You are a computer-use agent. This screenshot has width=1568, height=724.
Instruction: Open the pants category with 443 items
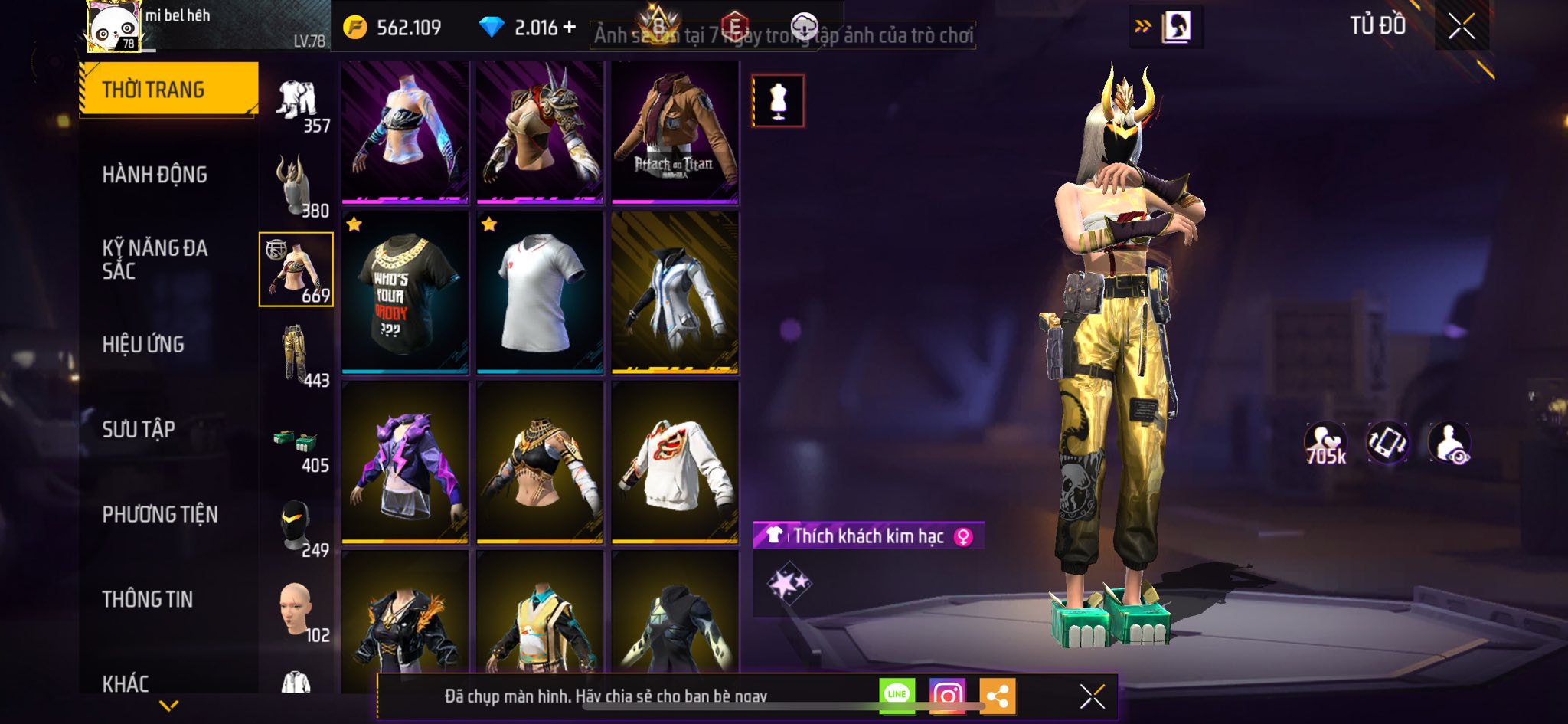coord(298,355)
